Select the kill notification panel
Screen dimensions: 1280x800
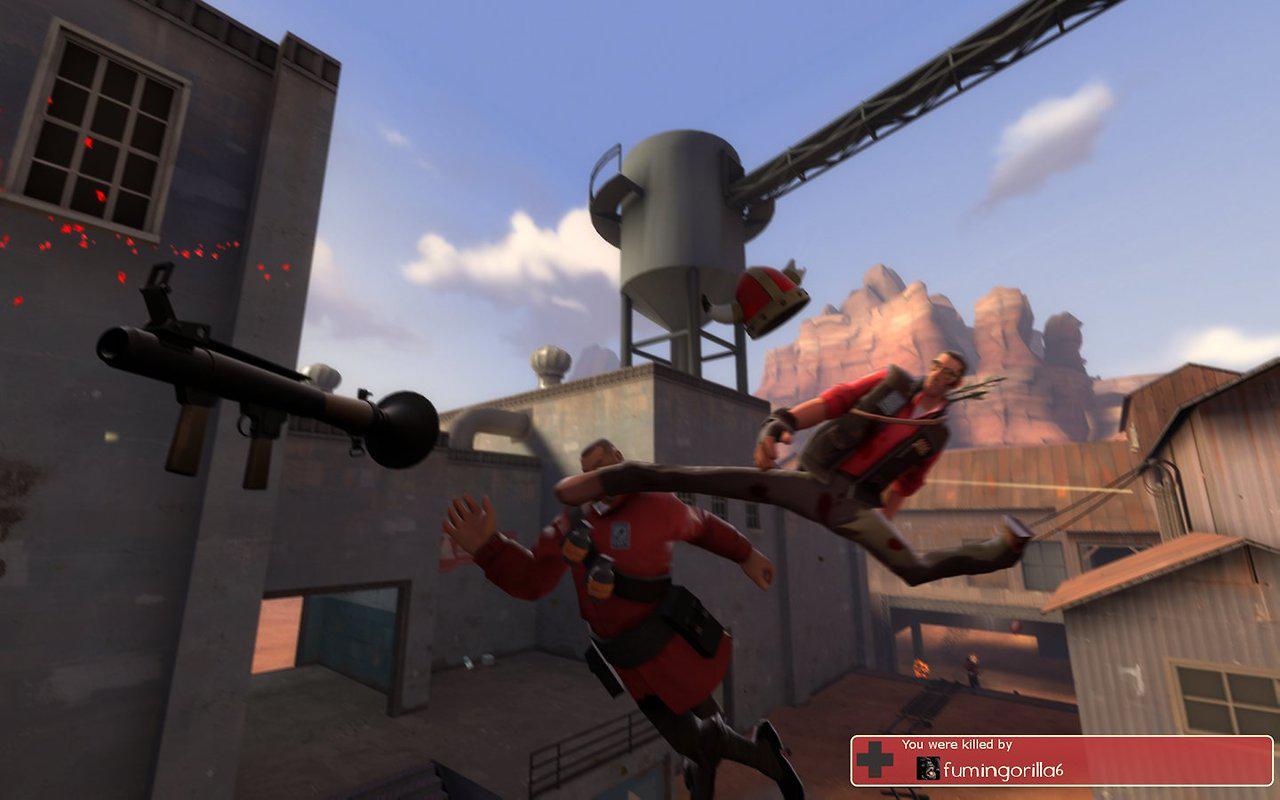click(1060, 763)
